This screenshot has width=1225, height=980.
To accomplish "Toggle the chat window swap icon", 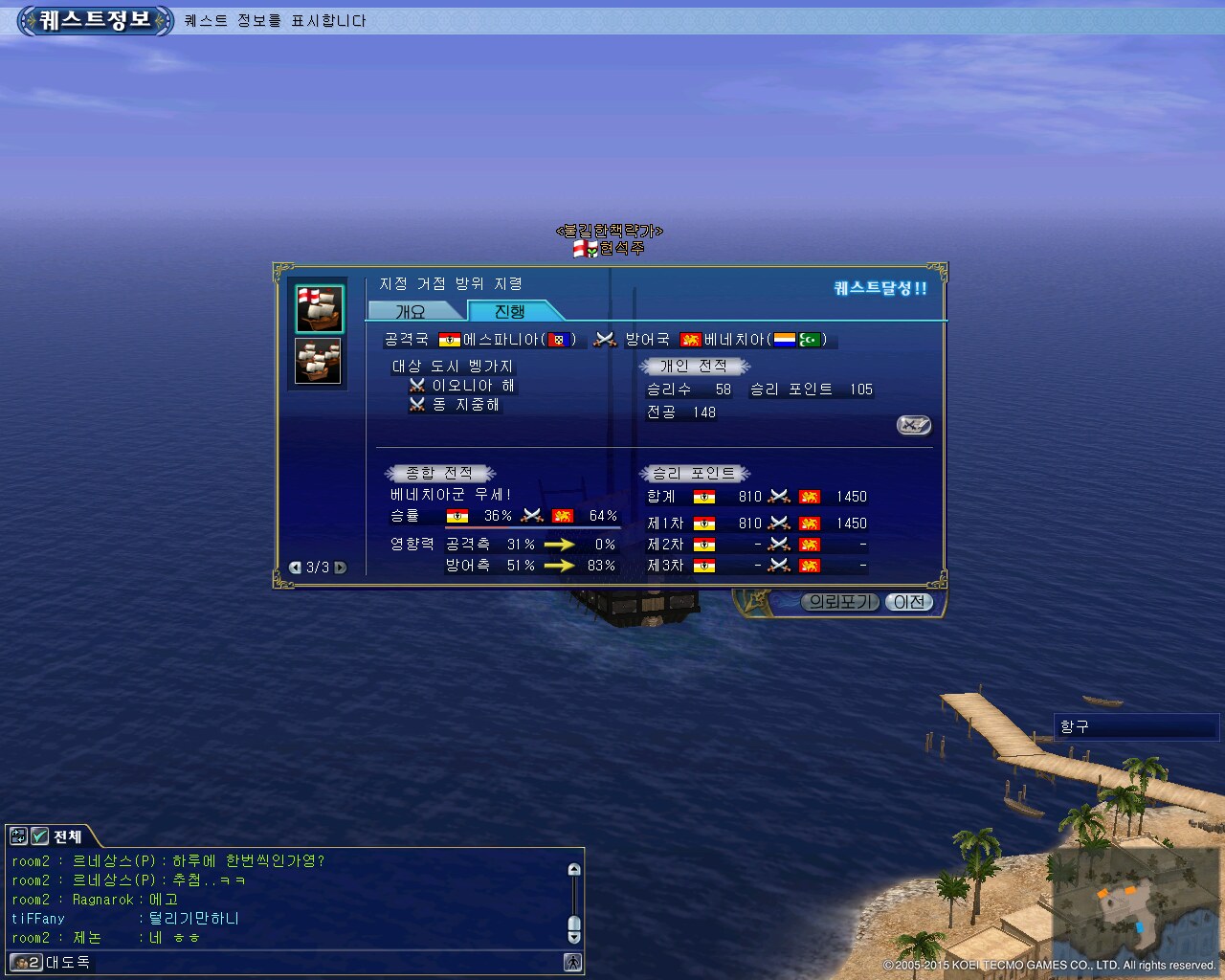I will [x=18, y=836].
